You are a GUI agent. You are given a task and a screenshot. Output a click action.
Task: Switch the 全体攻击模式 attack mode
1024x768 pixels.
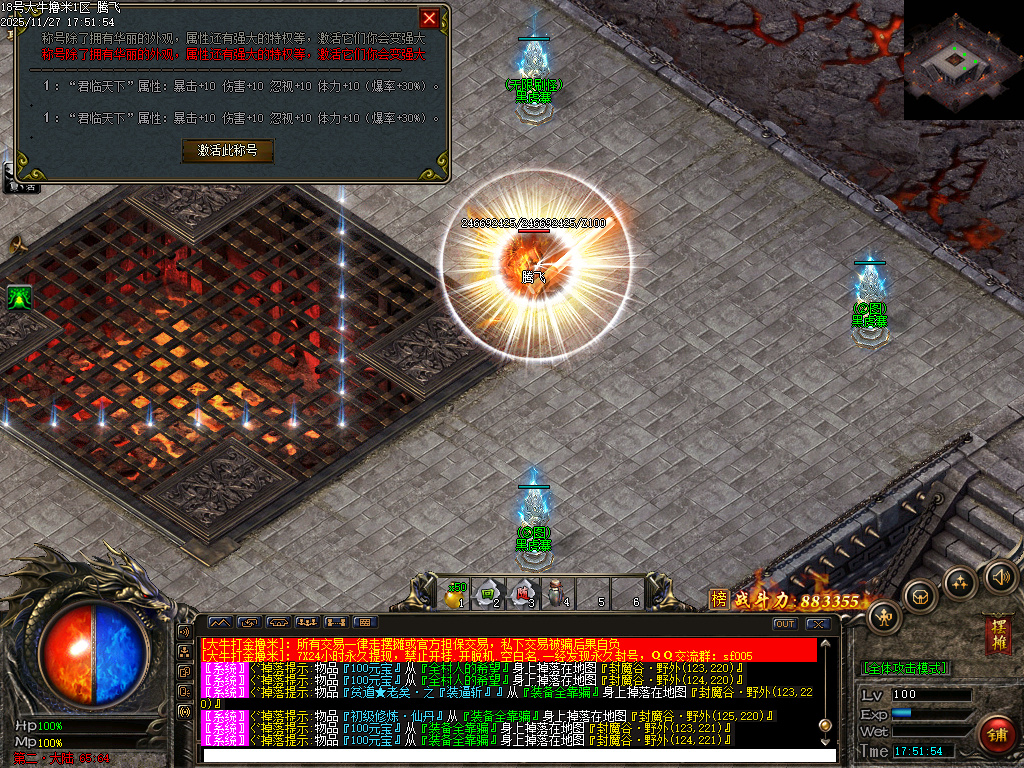[x=905, y=667]
